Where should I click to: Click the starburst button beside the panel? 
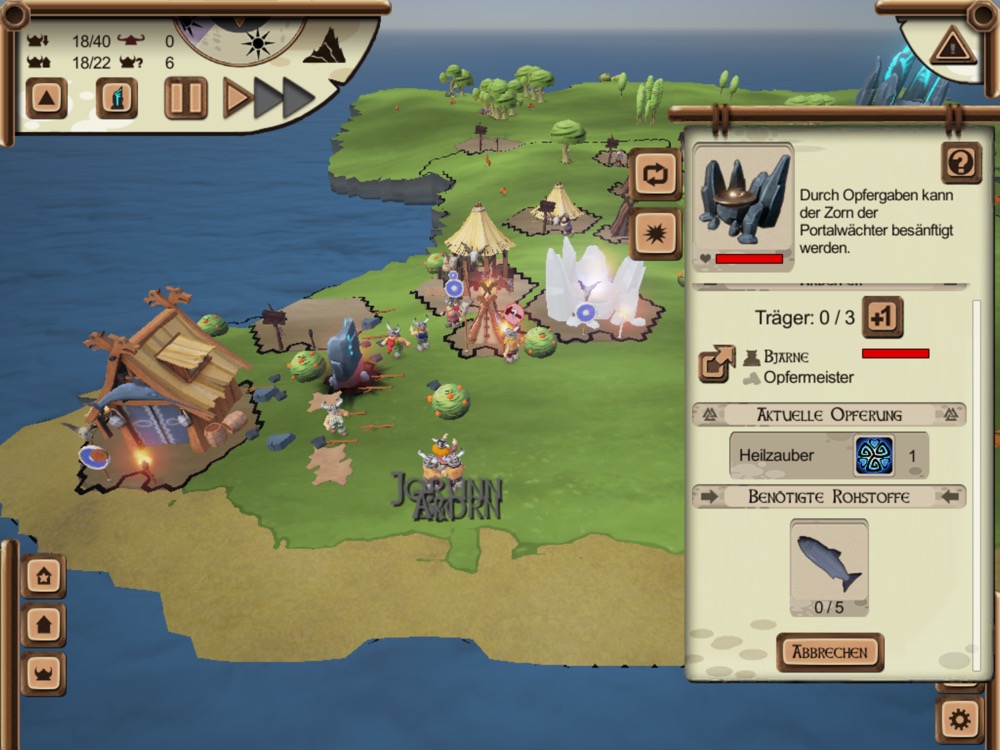coord(655,234)
